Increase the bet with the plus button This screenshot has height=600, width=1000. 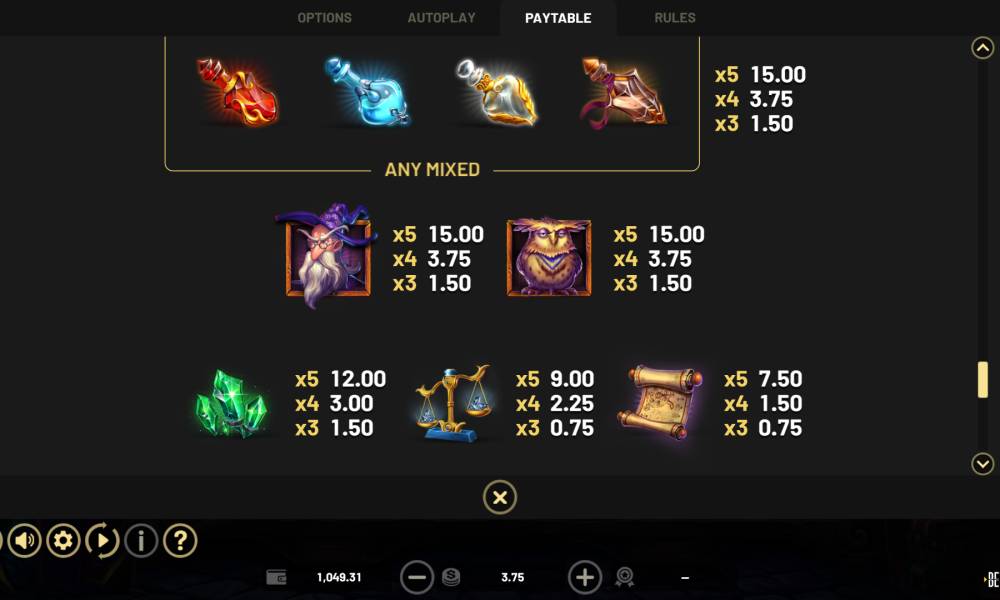(585, 577)
